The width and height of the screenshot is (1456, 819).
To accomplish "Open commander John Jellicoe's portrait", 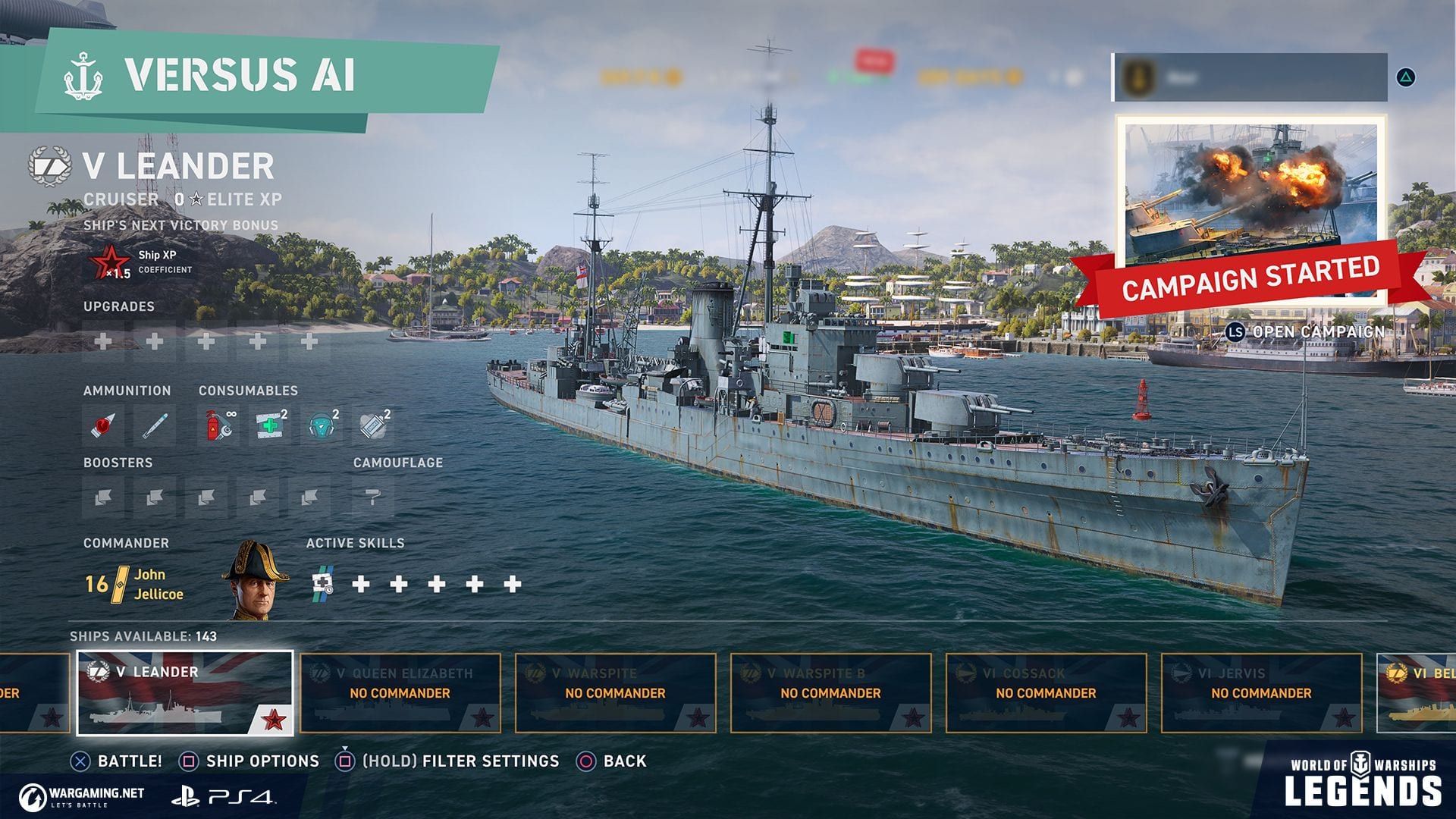I will 256,580.
